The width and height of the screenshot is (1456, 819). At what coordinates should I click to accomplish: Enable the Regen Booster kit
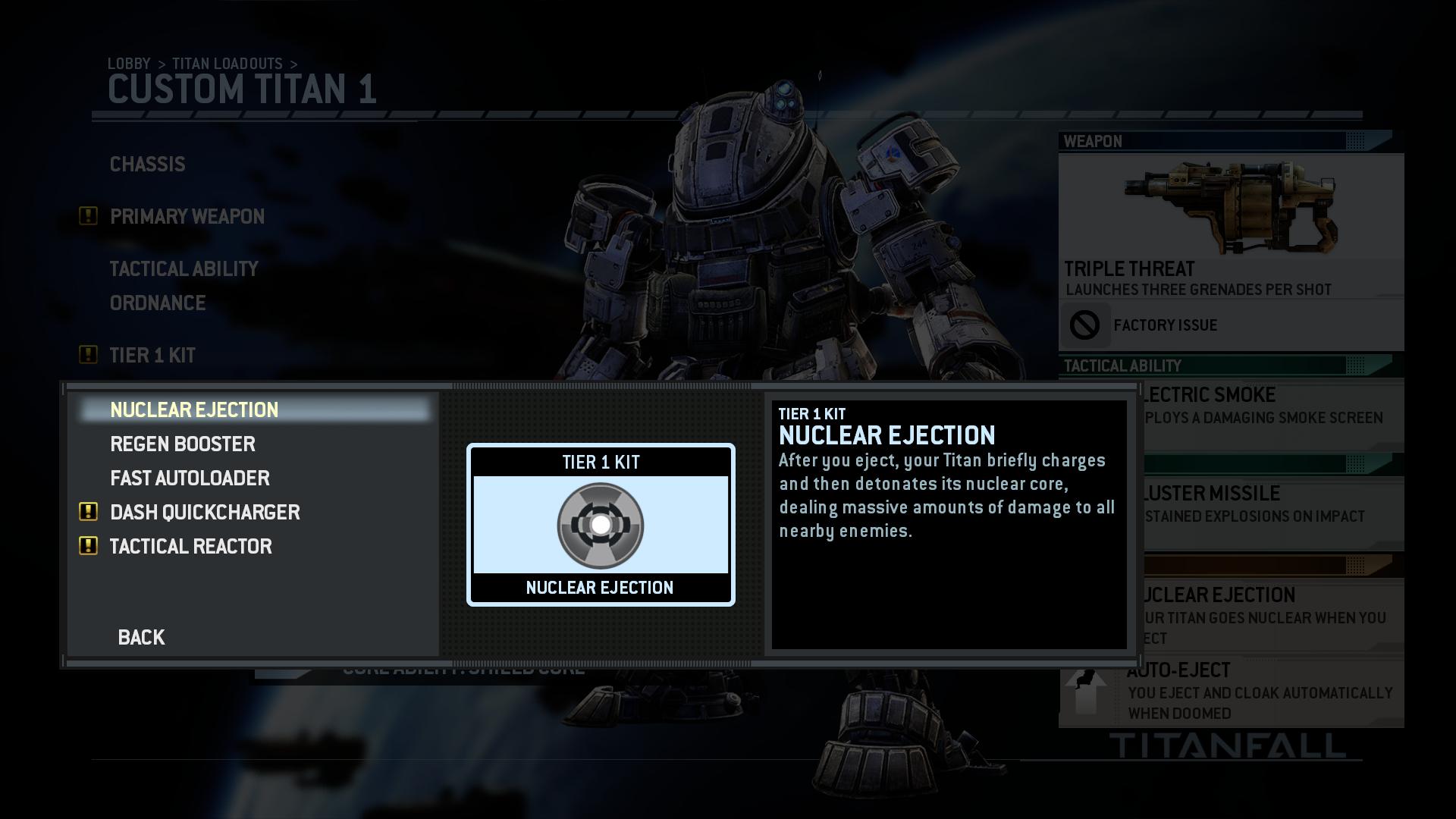point(183,444)
